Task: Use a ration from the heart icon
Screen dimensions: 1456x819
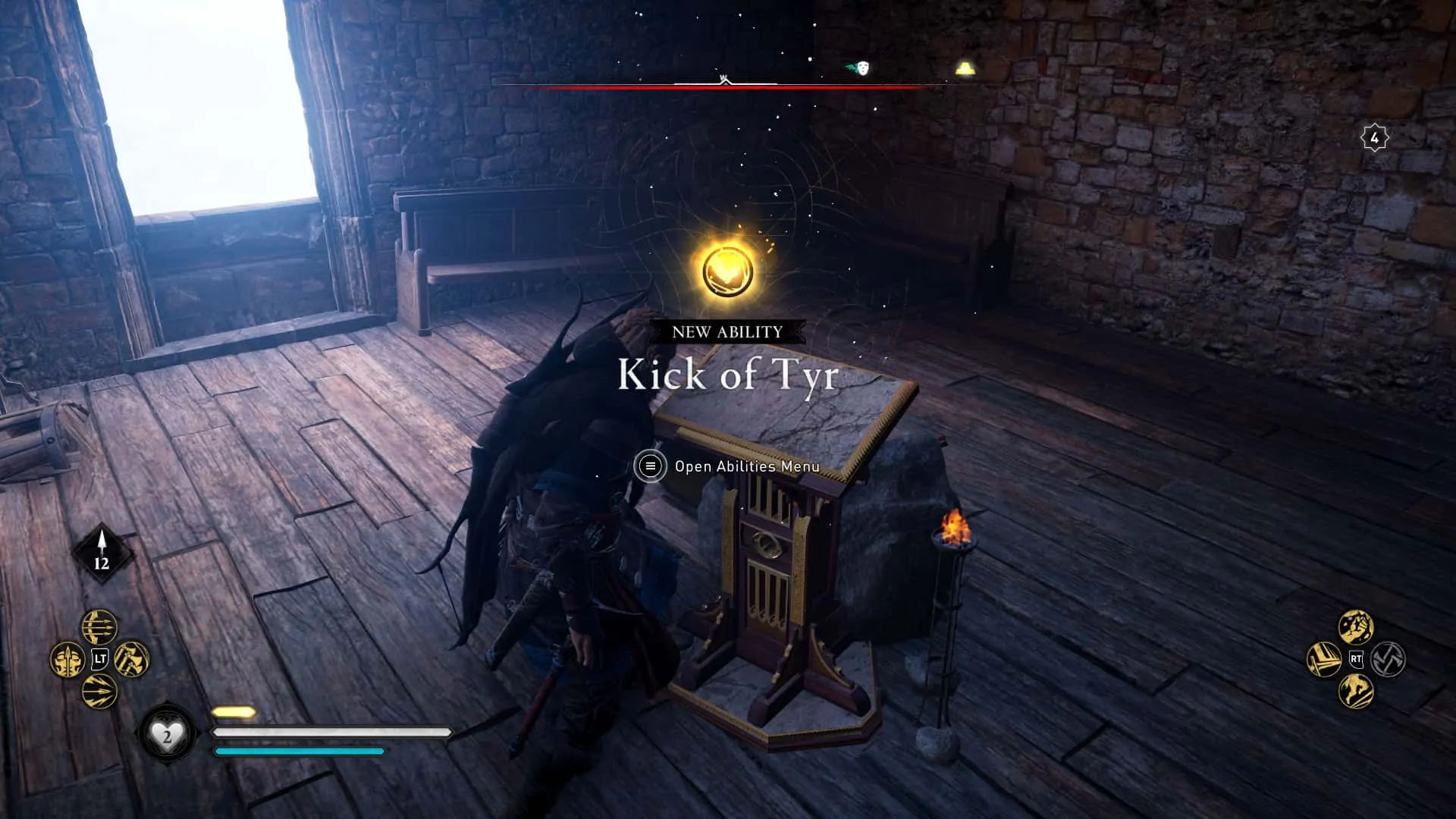Action: click(x=167, y=733)
